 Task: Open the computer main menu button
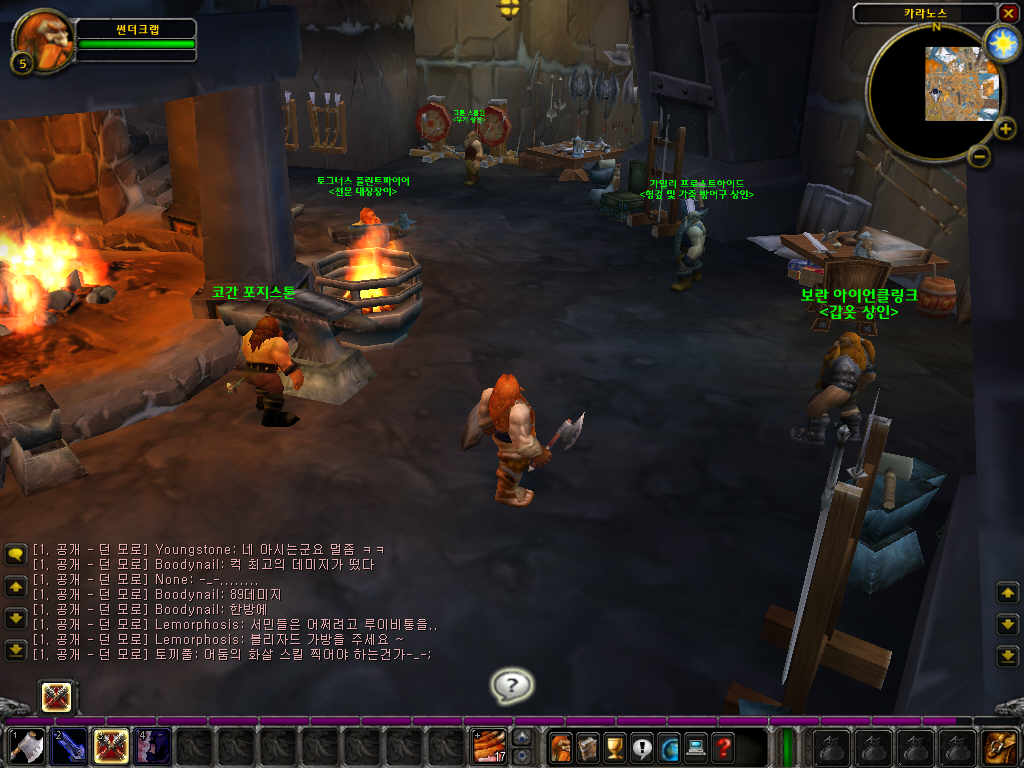tap(695, 747)
